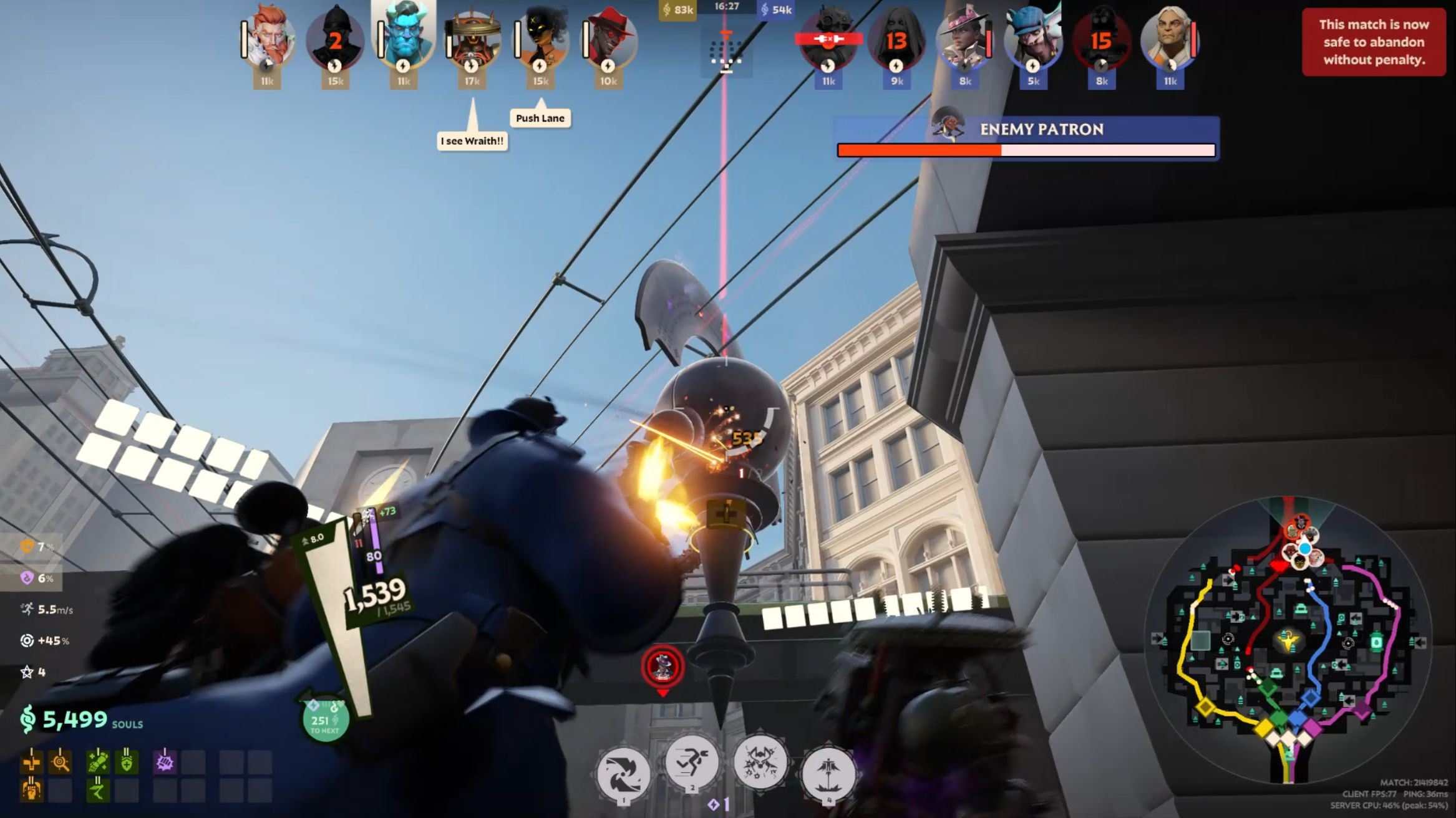Screen dimensions: 1456x818
Task: Activate the spinning blades ability in slot 1
Action: 623,772
